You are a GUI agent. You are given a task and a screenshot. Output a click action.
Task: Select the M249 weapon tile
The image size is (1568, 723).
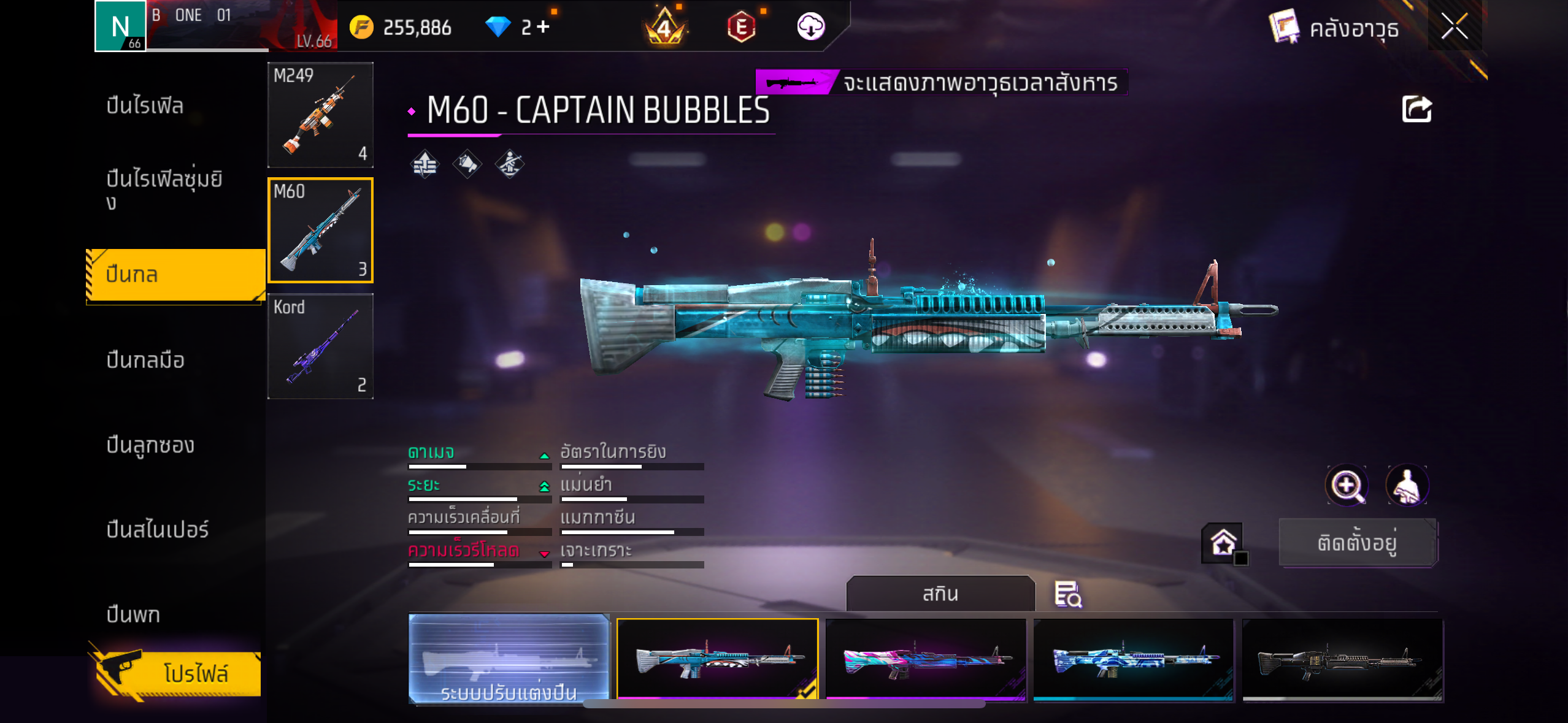[x=320, y=115]
